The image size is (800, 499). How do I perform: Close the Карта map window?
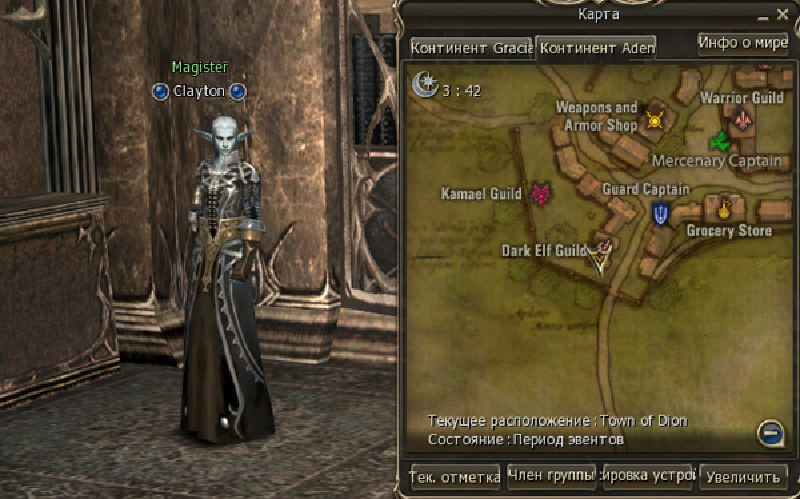tap(782, 15)
